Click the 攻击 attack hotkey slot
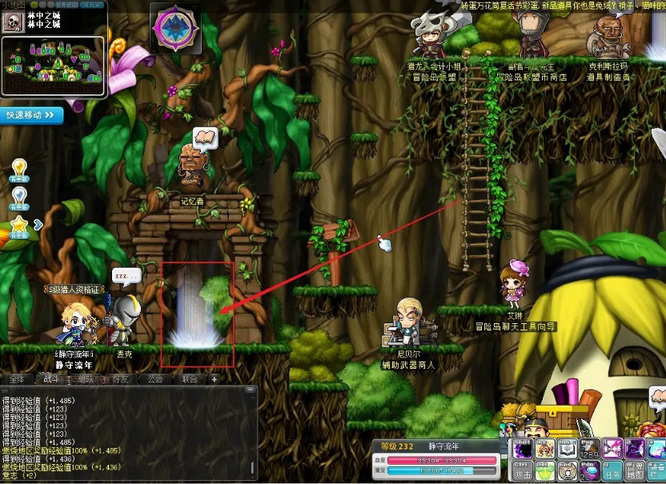Viewport: 666px width, 484px height. click(x=522, y=470)
